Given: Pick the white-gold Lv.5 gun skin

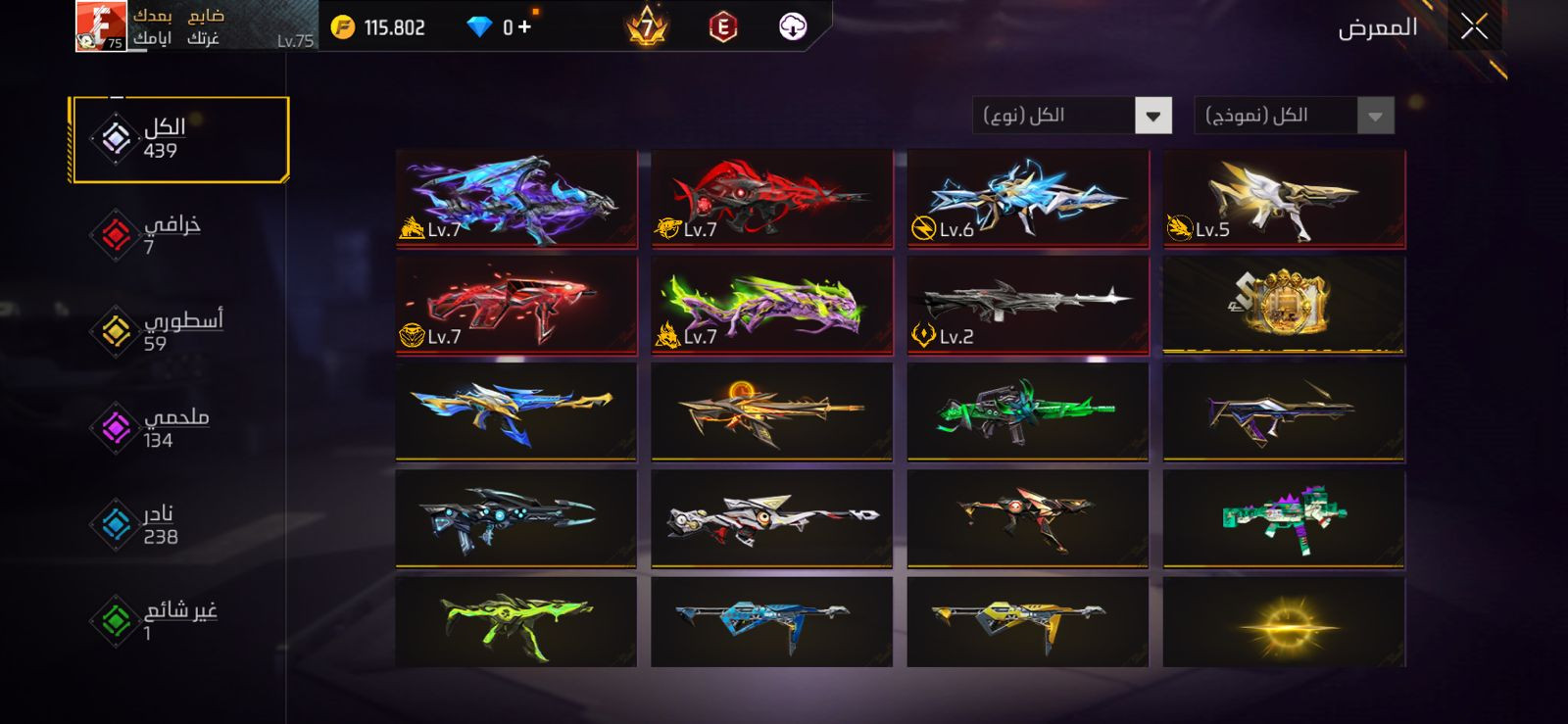Looking at the screenshot, I should [1284, 197].
